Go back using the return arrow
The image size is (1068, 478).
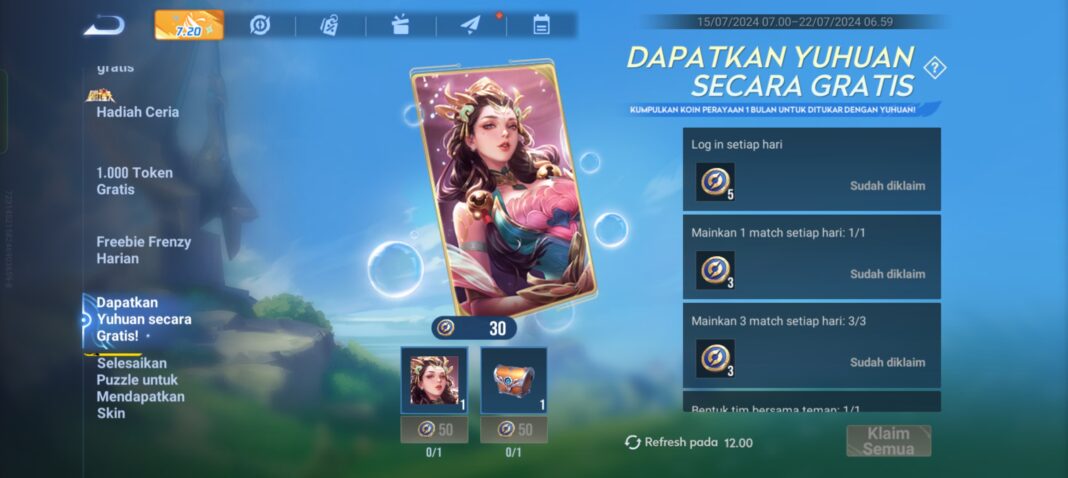(x=104, y=25)
